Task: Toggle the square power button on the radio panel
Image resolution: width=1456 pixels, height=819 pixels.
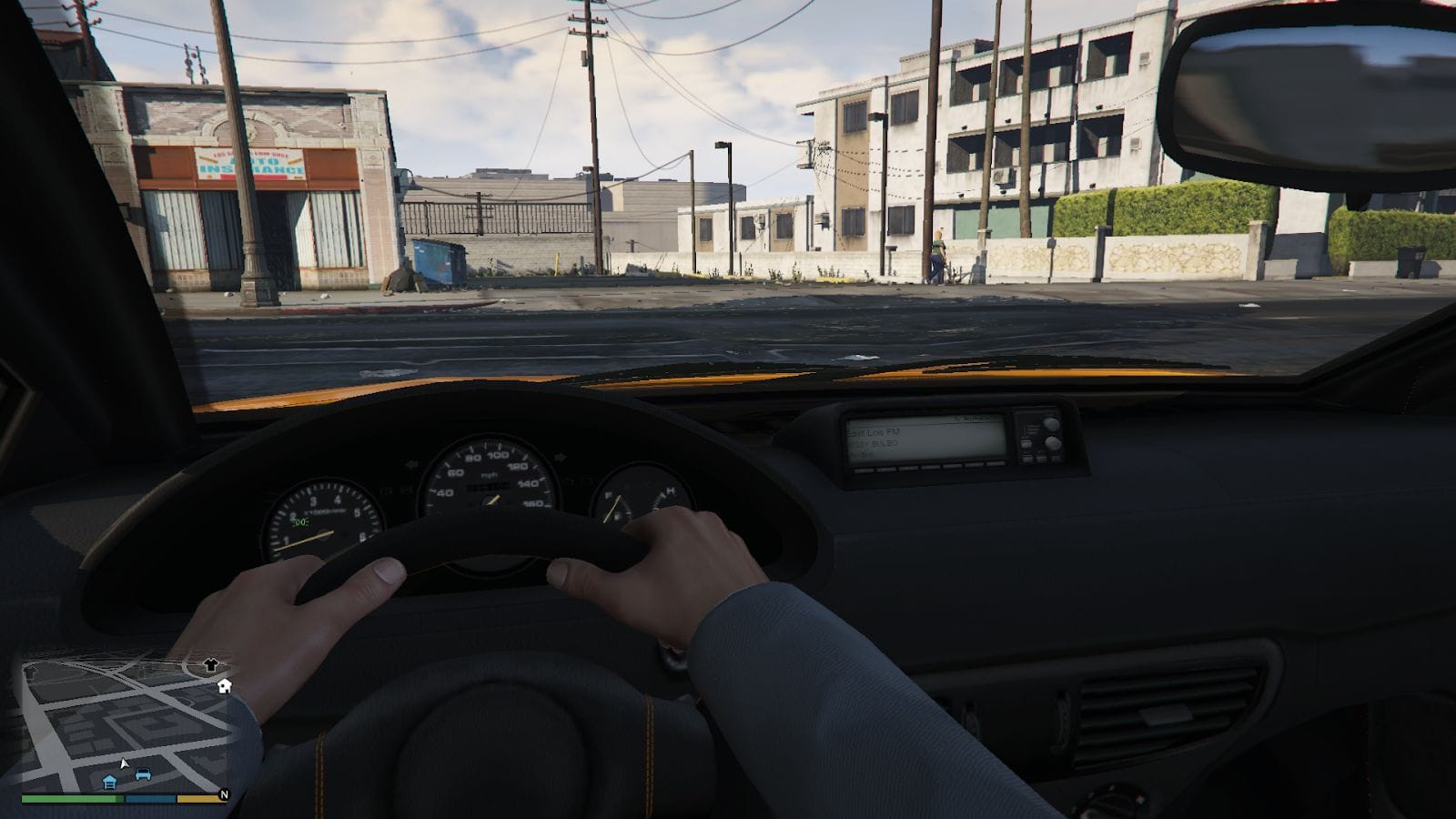Action: [x=1025, y=443]
